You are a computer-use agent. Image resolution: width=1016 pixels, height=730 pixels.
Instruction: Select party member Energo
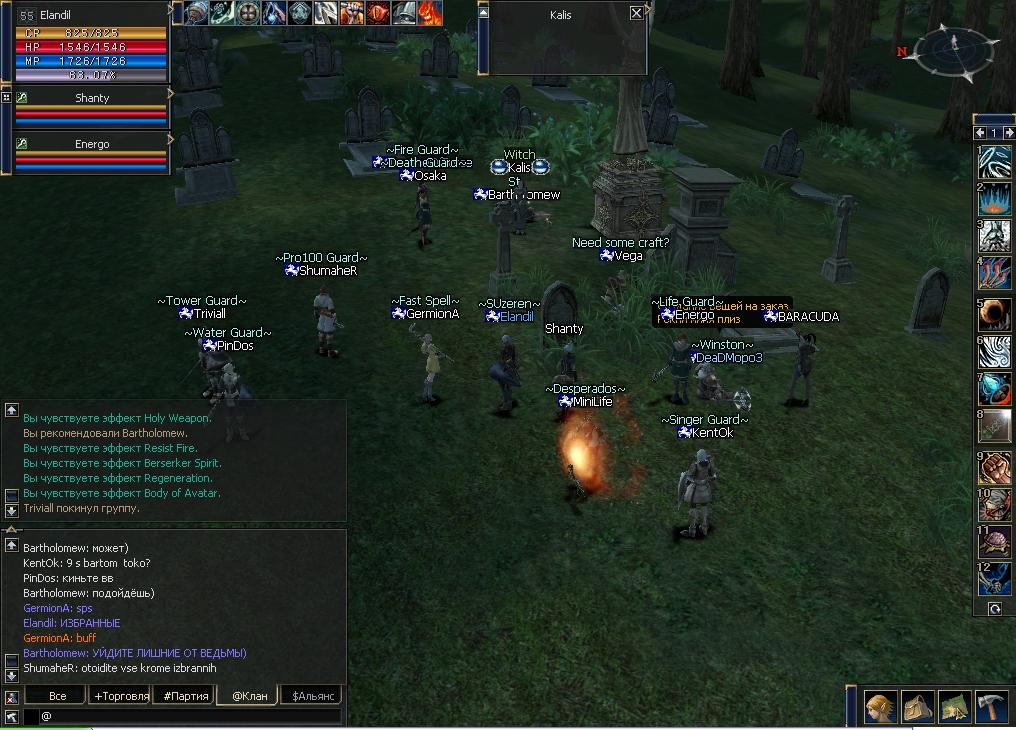tap(92, 144)
